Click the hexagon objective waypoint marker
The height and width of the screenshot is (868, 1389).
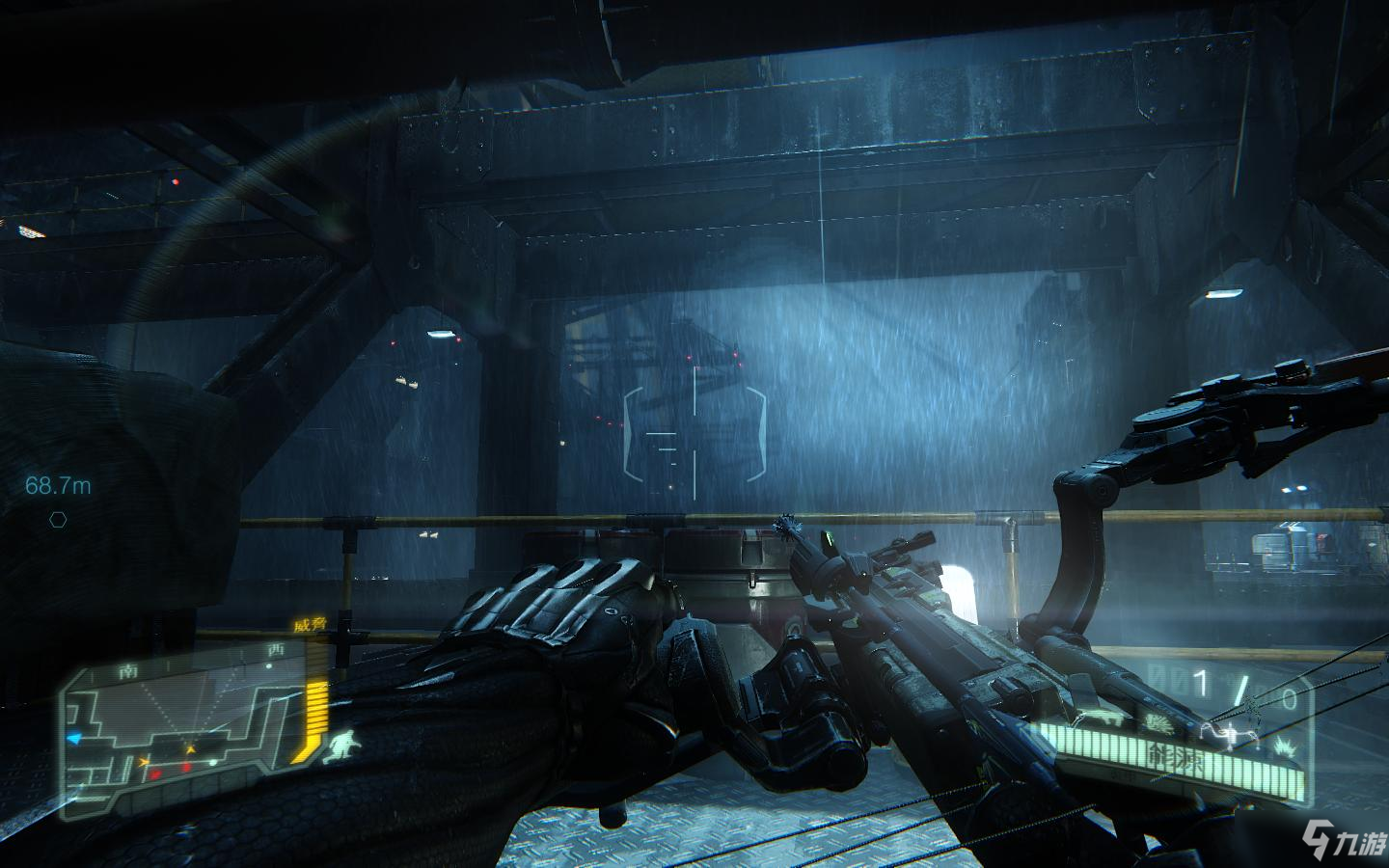[x=59, y=520]
